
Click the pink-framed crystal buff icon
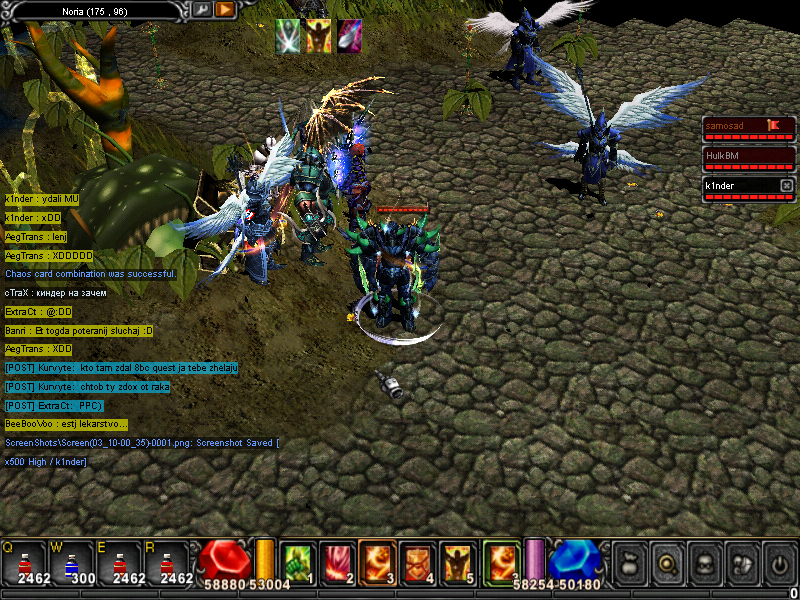pyautogui.click(x=349, y=36)
